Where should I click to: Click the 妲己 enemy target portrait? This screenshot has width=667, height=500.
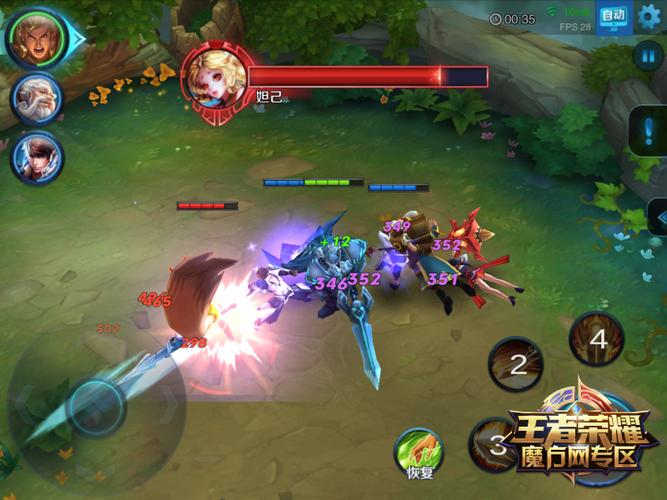214,75
